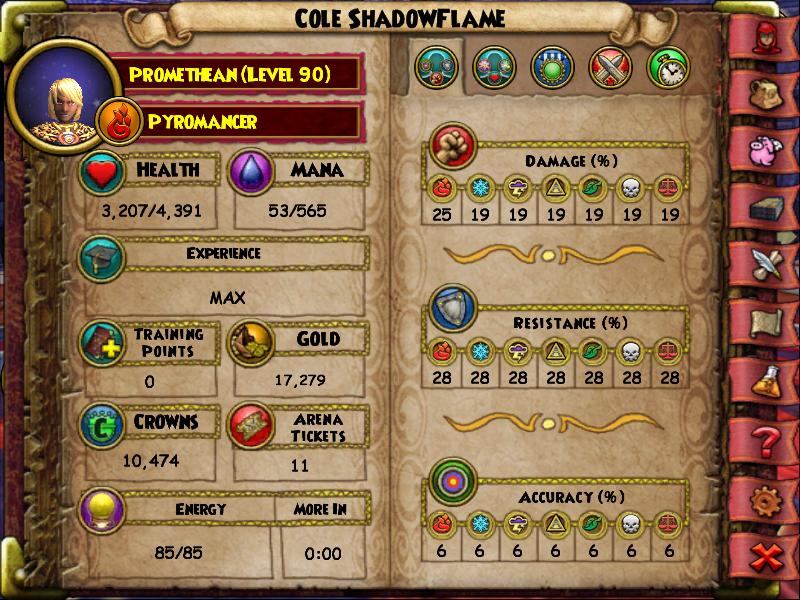Show the damage and resistance stats page
The width and height of the screenshot is (800, 600).
point(437,68)
